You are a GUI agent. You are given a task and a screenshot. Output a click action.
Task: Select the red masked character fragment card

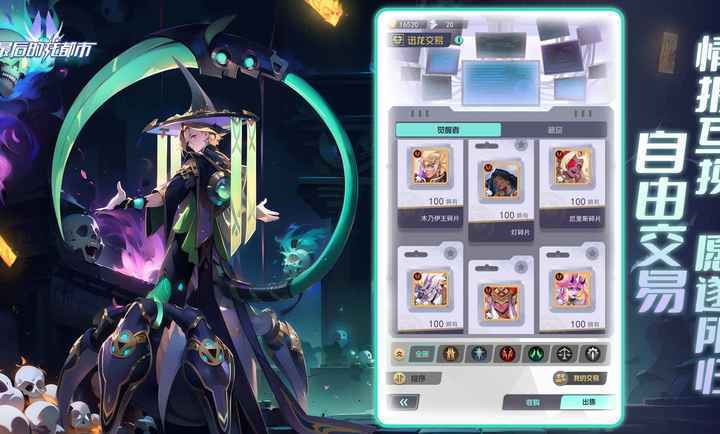[501, 297]
